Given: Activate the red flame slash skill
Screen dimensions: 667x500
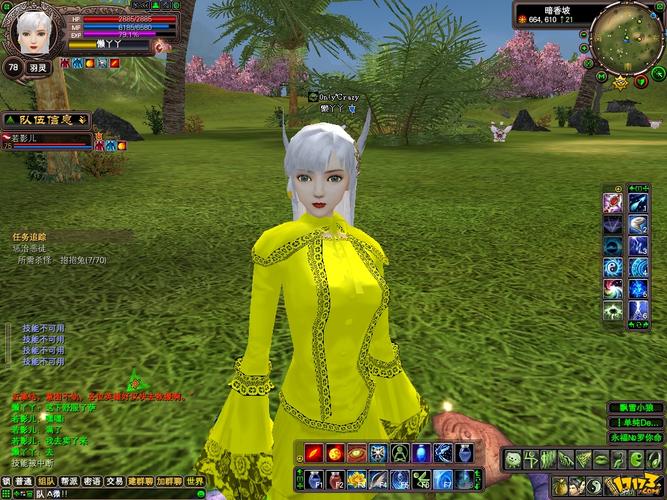Looking at the screenshot, I should click(x=312, y=453).
